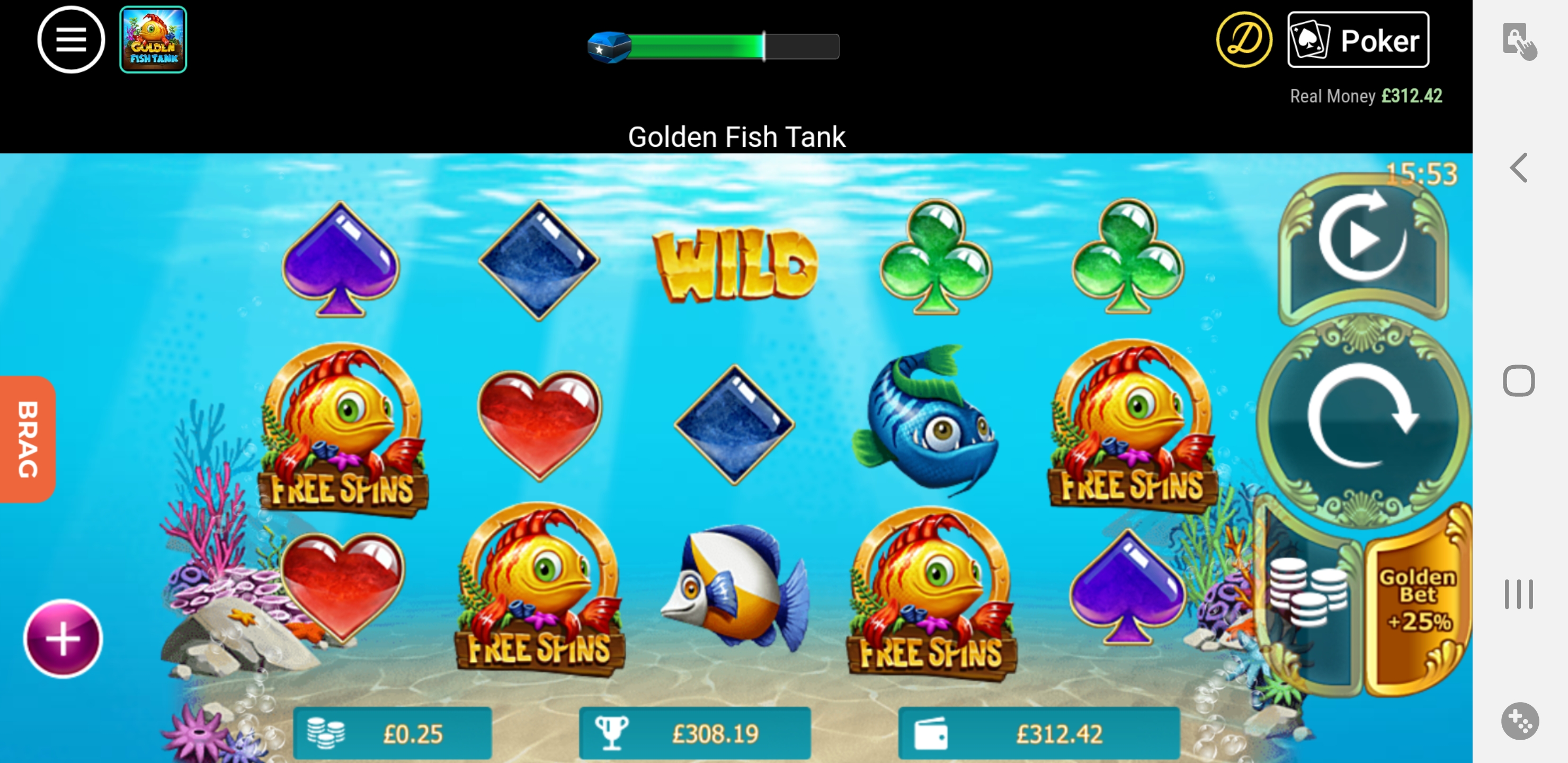
Task: Tap the Android back arrow
Action: pos(1518,167)
